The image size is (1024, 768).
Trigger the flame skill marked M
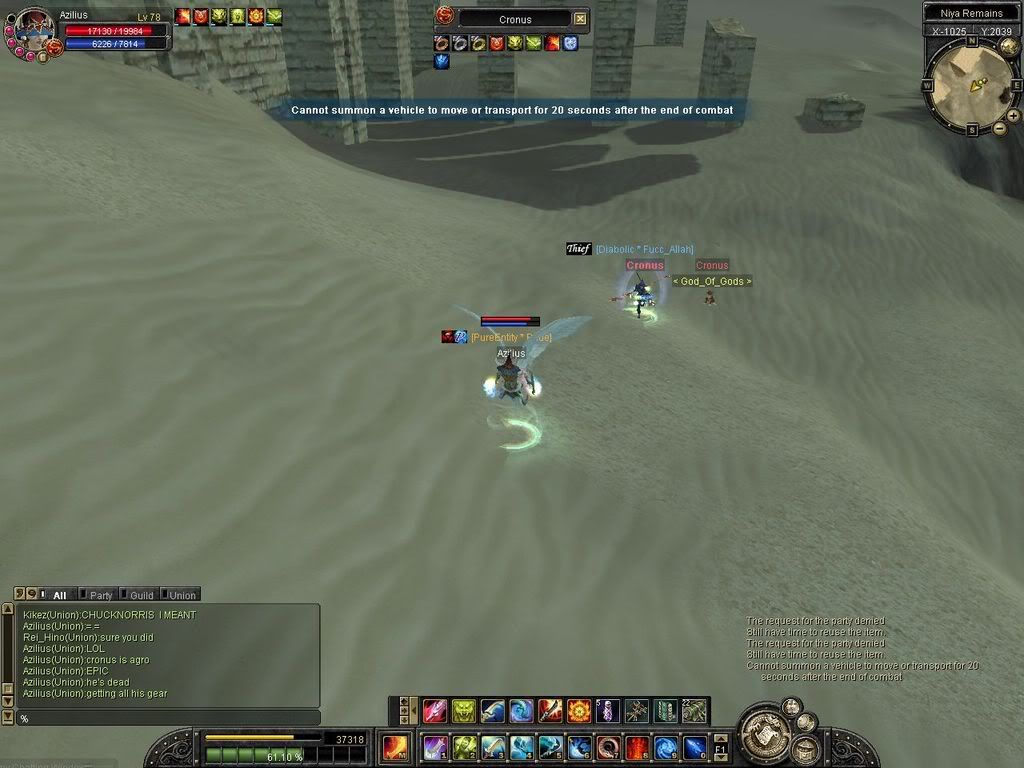pos(396,748)
